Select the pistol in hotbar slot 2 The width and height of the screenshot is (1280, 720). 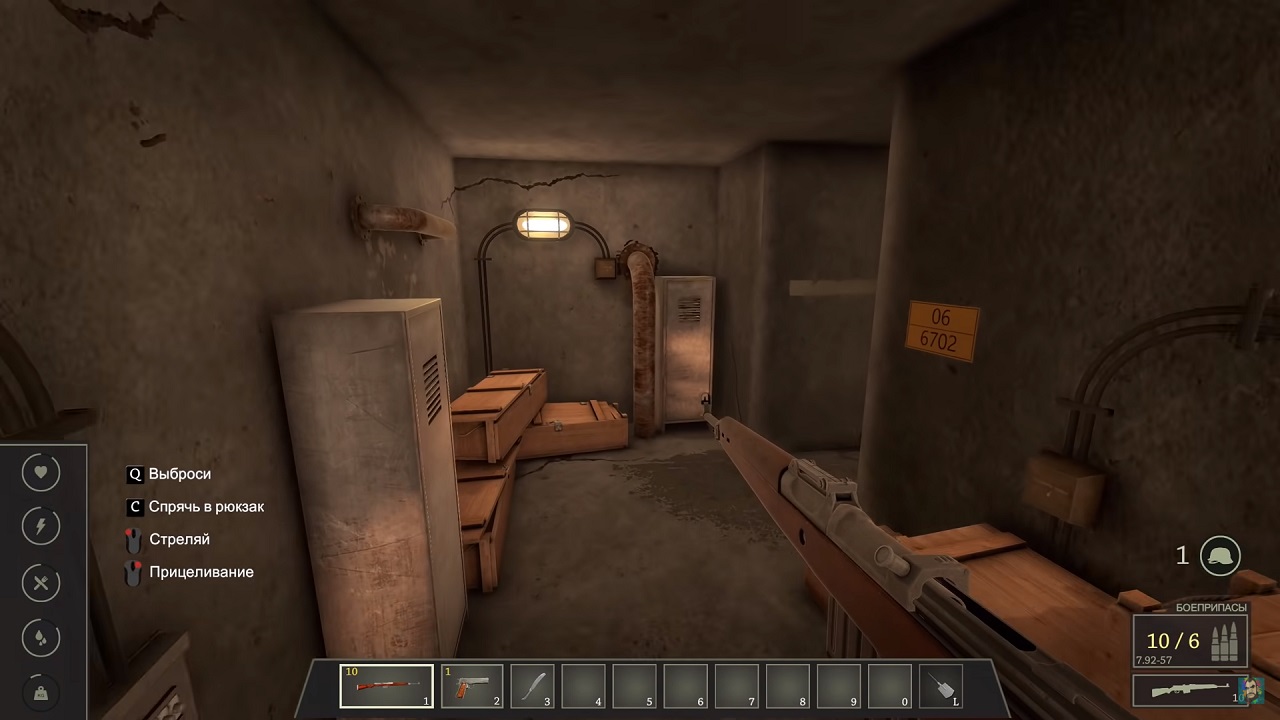click(470, 686)
